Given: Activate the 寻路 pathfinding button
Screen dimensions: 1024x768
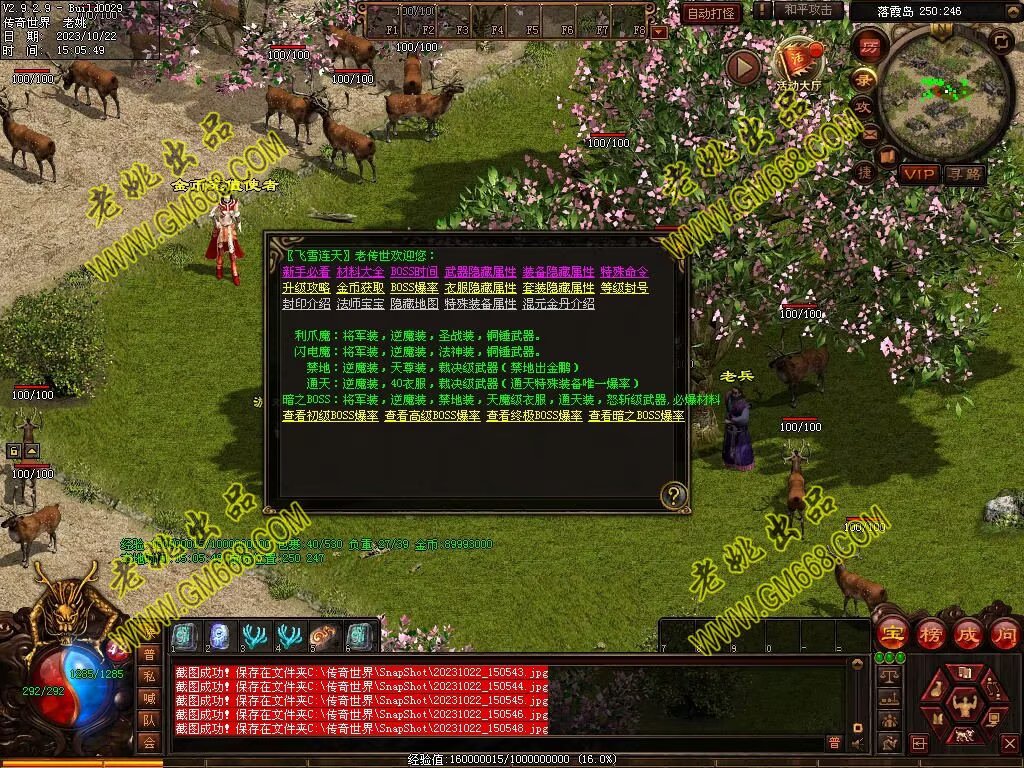Looking at the screenshot, I should click(x=965, y=174).
